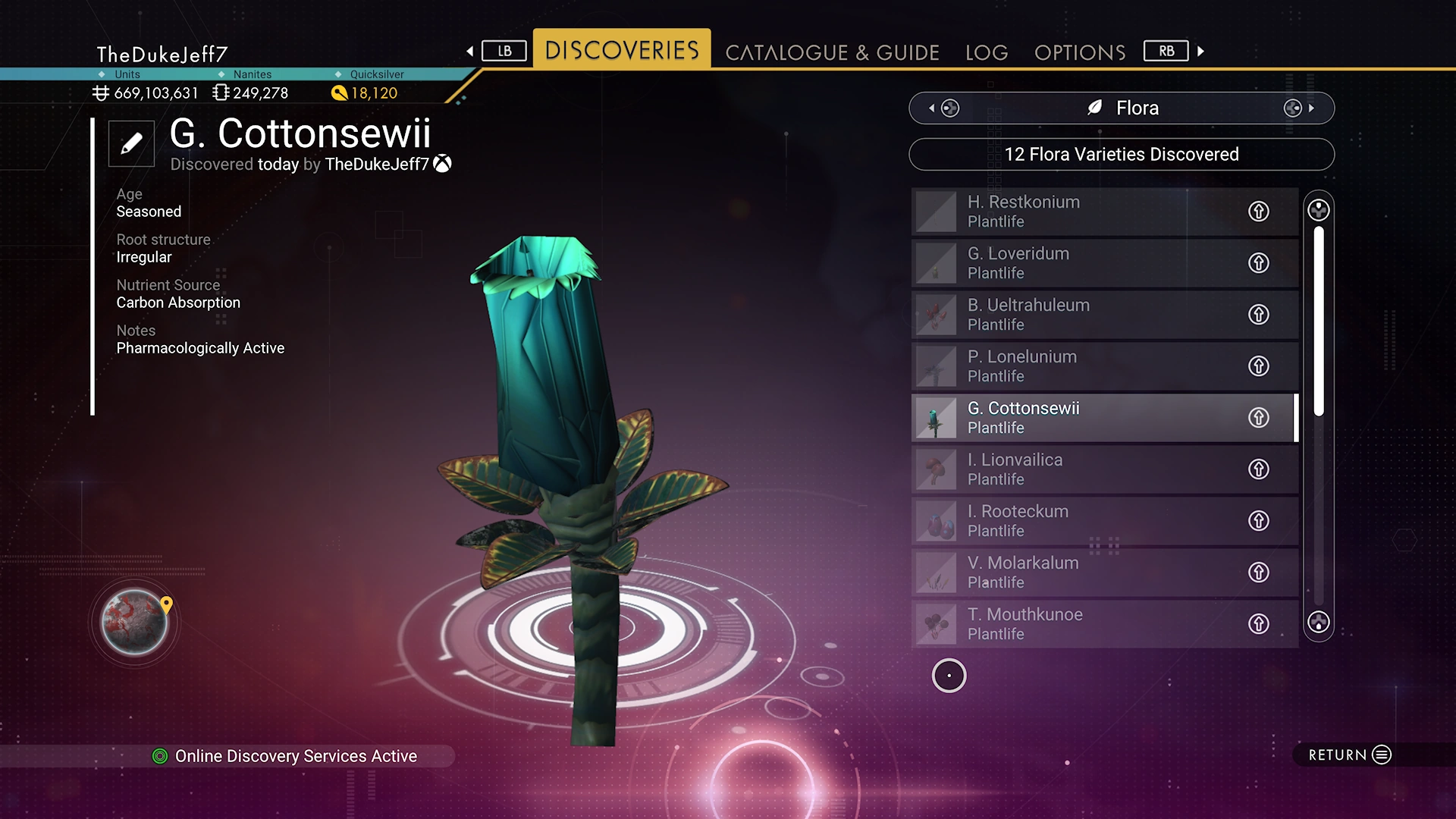
Task: Select the Discoveries tab
Action: [622, 50]
